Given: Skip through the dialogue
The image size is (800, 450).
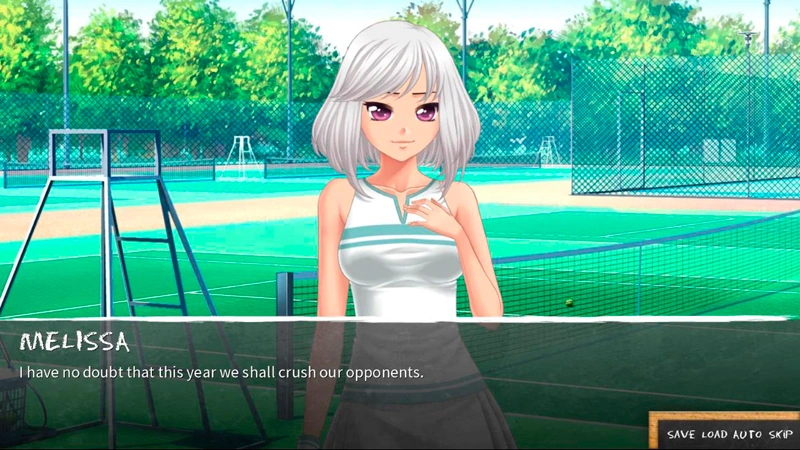Looking at the screenshot, I should pos(778,435).
